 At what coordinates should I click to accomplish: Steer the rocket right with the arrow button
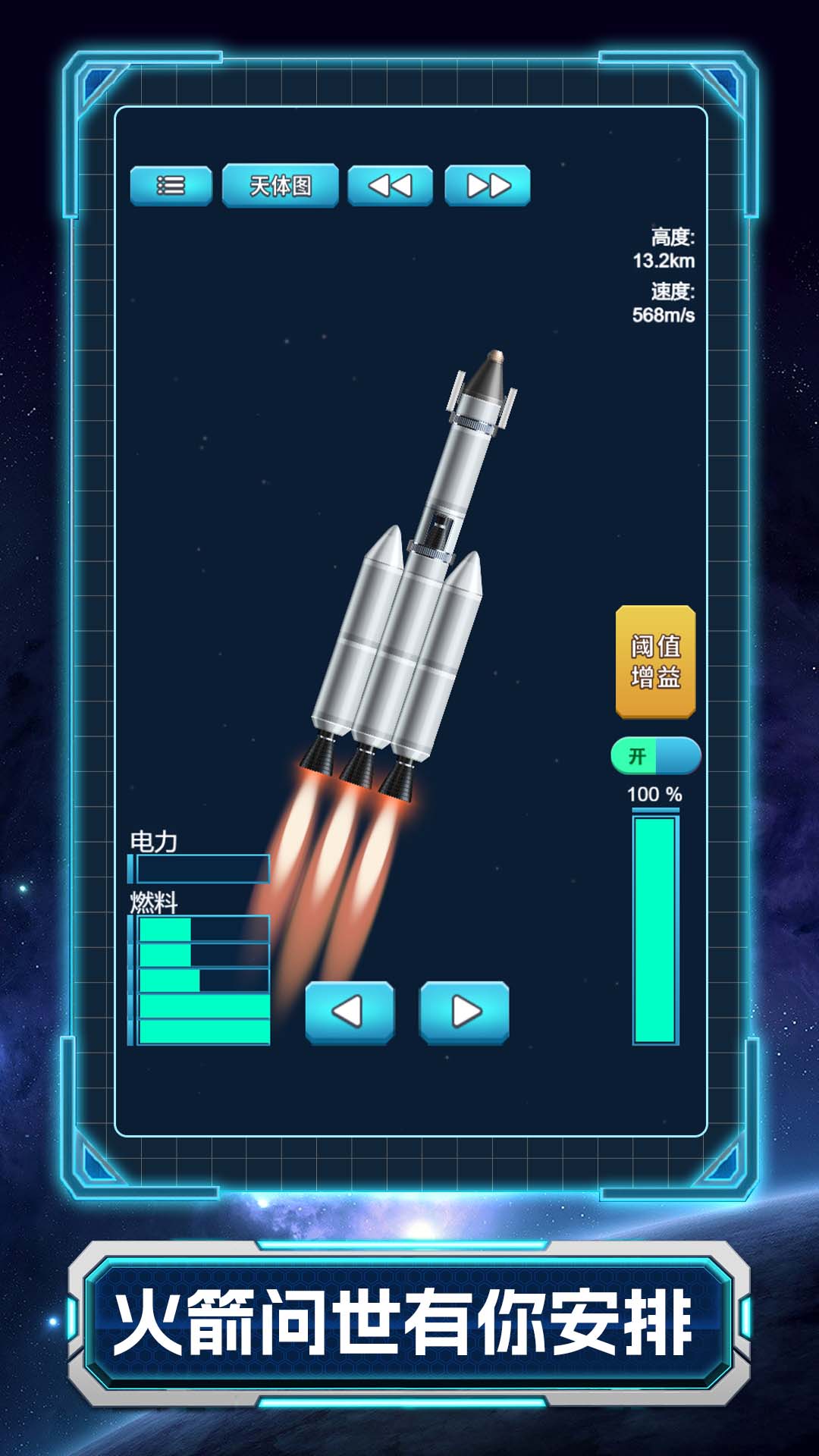pyautogui.click(x=464, y=1012)
